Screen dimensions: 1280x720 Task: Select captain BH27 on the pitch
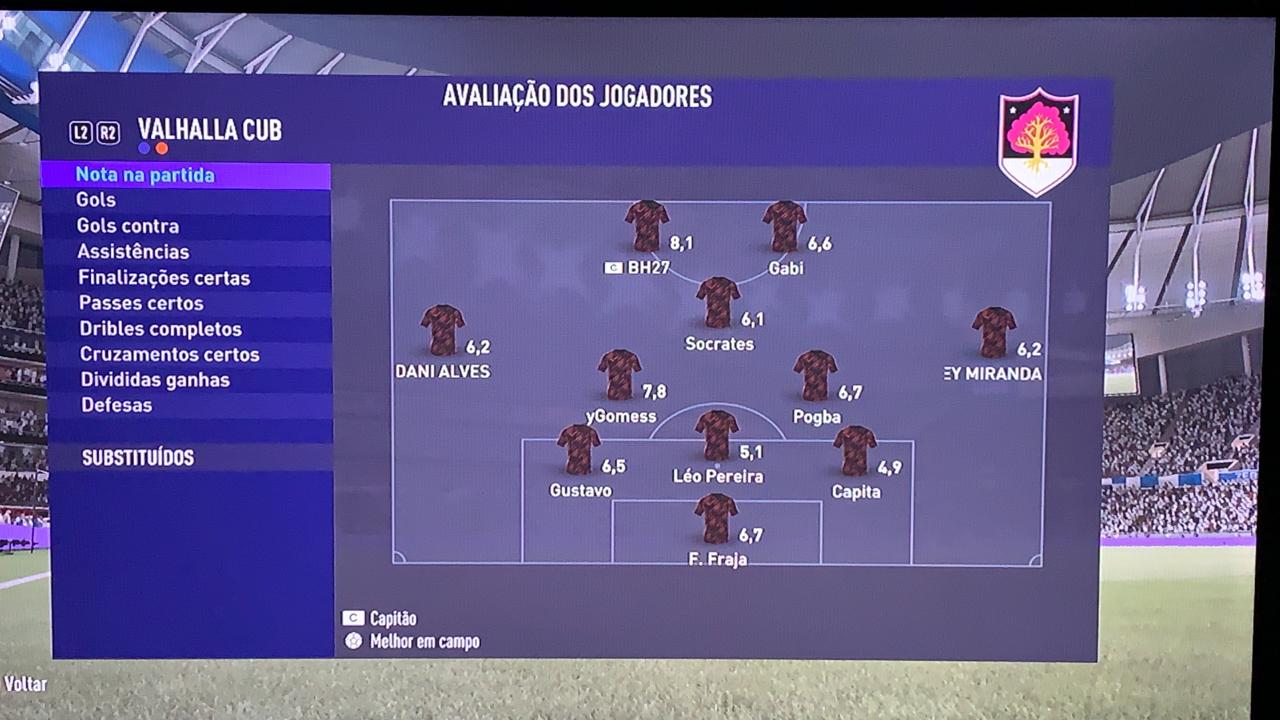pyautogui.click(x=647, y=226)
